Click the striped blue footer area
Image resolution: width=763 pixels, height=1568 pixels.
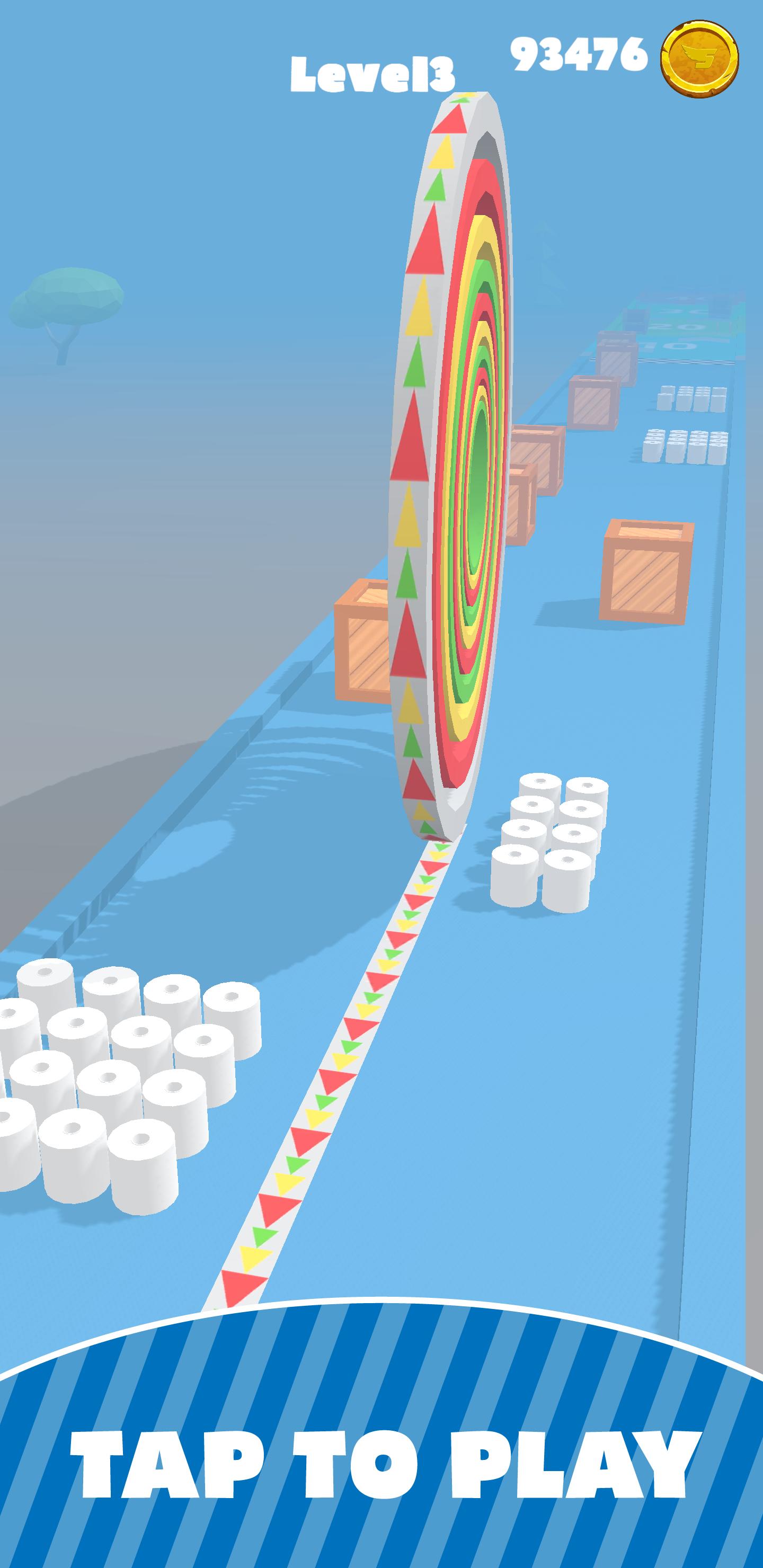point(381,1461)
